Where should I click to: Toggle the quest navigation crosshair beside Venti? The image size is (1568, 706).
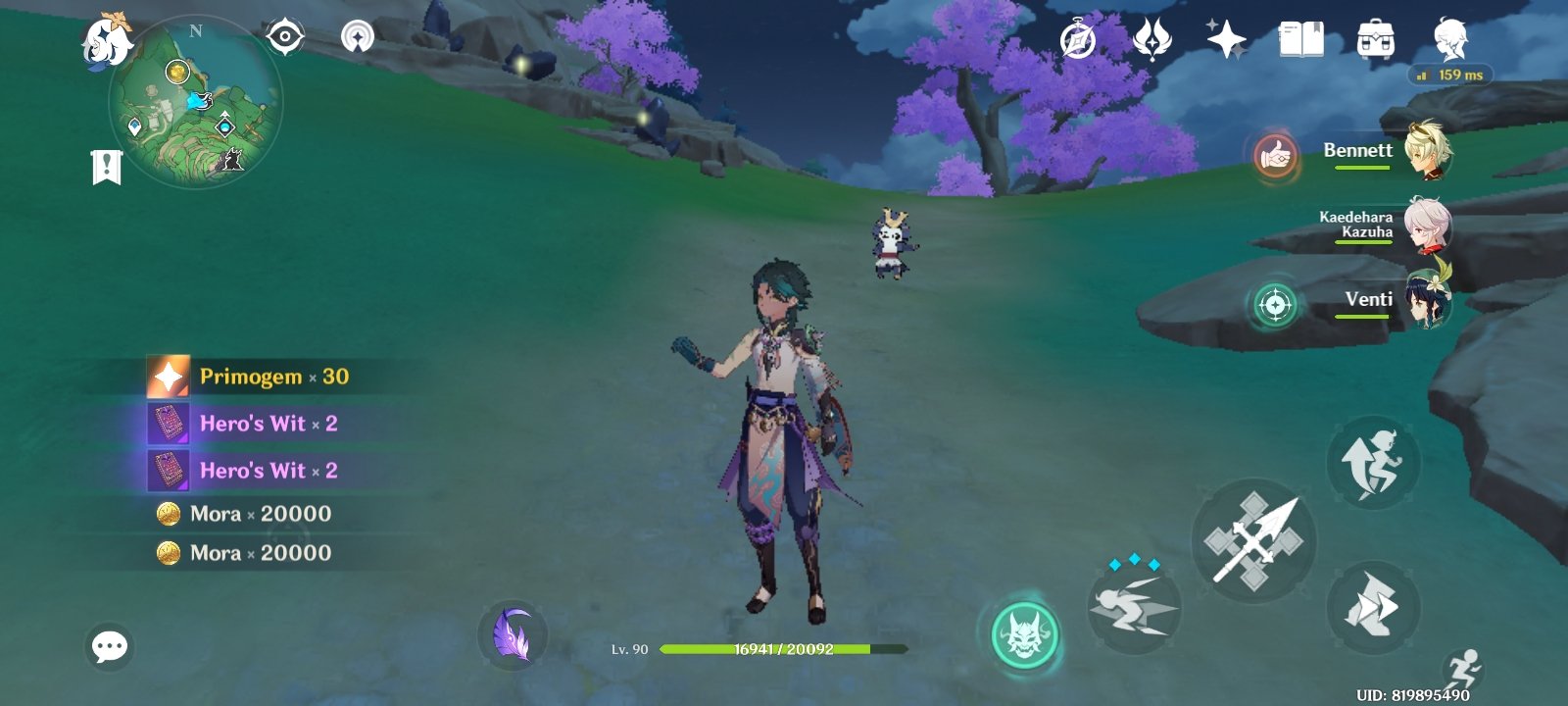click(1275, 304)
